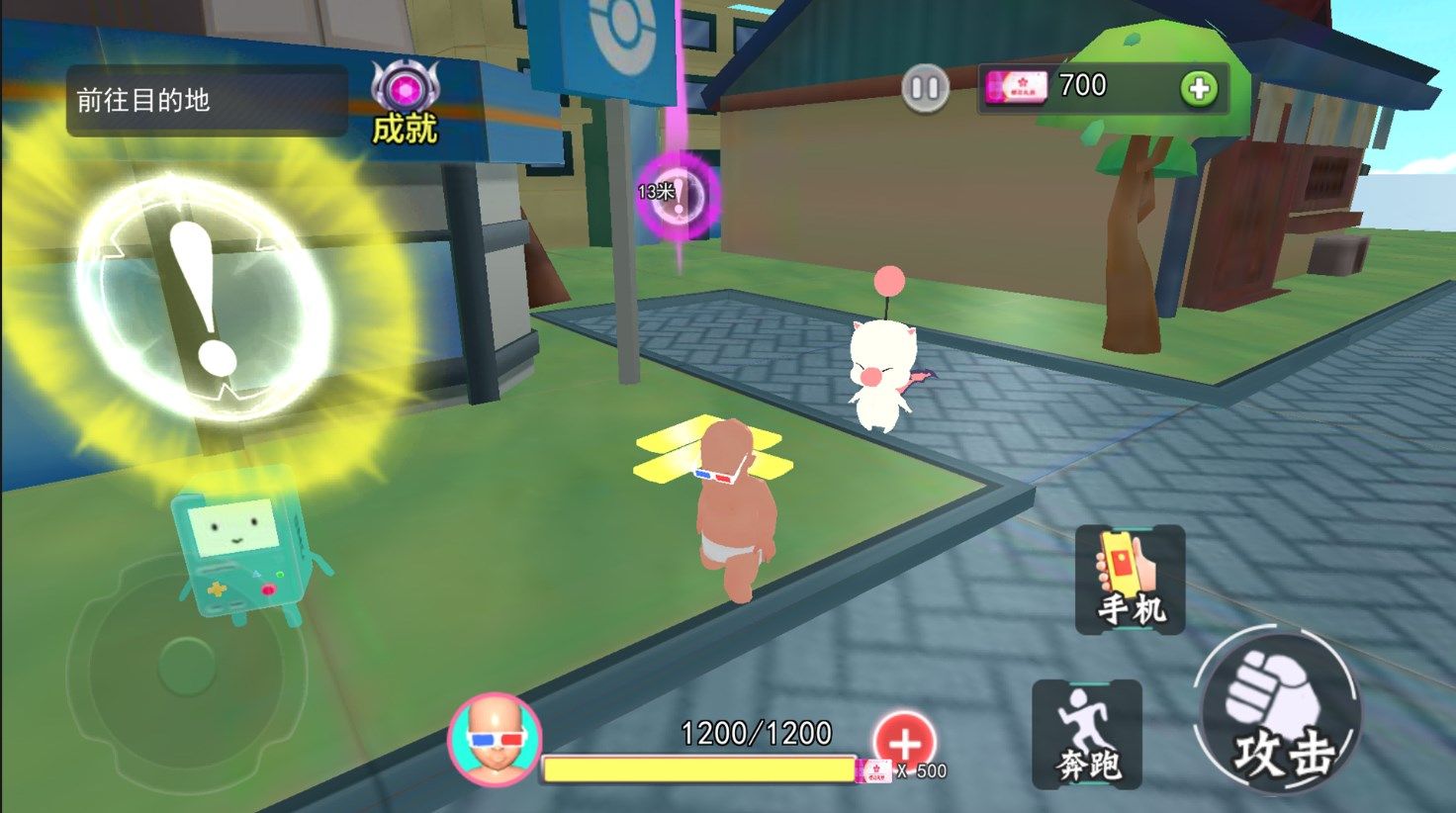Image resolution: width=1456 pixels, height=813 pixels.
Task: Add more currency with the green plus
Action: [x=1199, y=89]
